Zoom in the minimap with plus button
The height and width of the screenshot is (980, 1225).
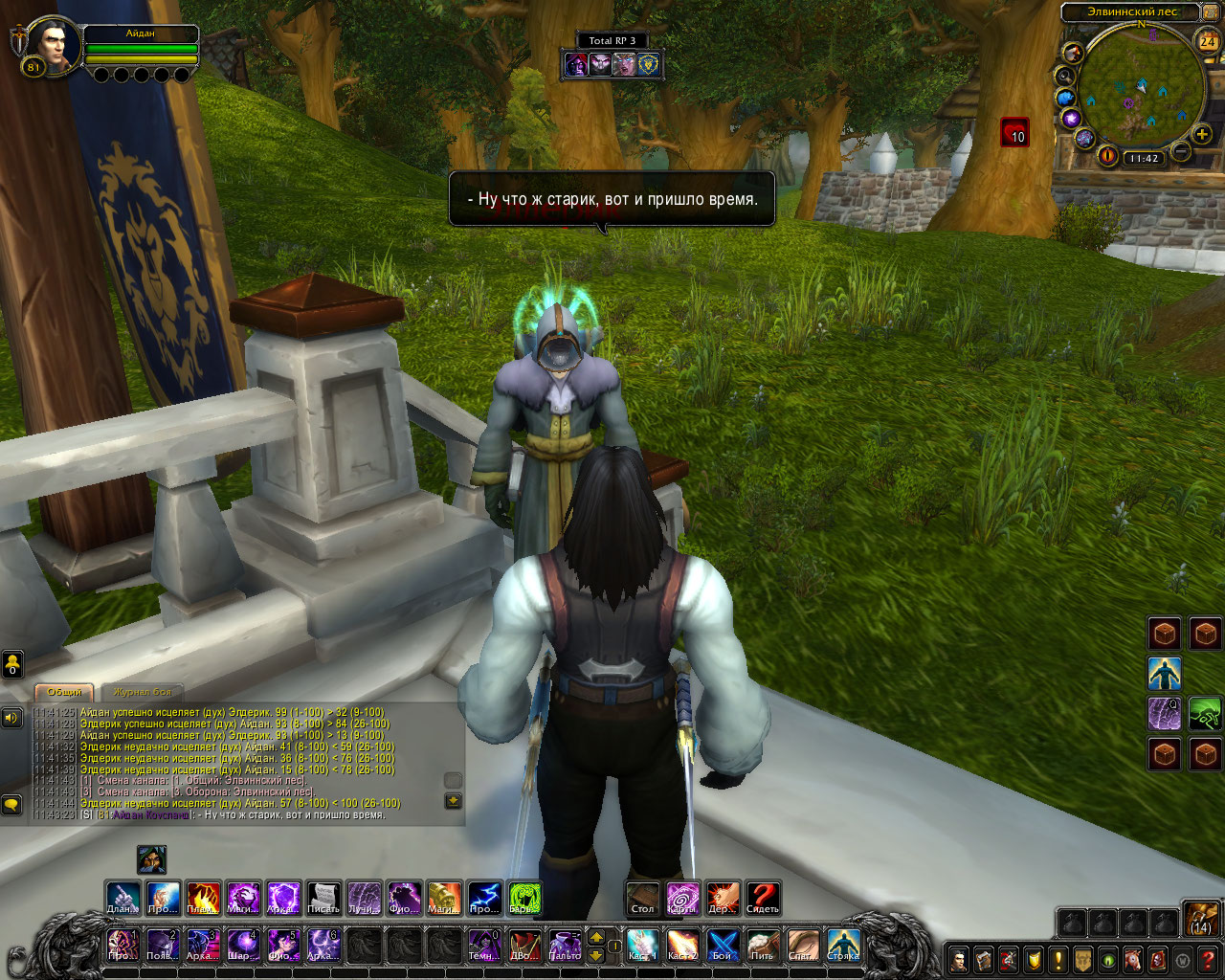[x=1202, y=134]
